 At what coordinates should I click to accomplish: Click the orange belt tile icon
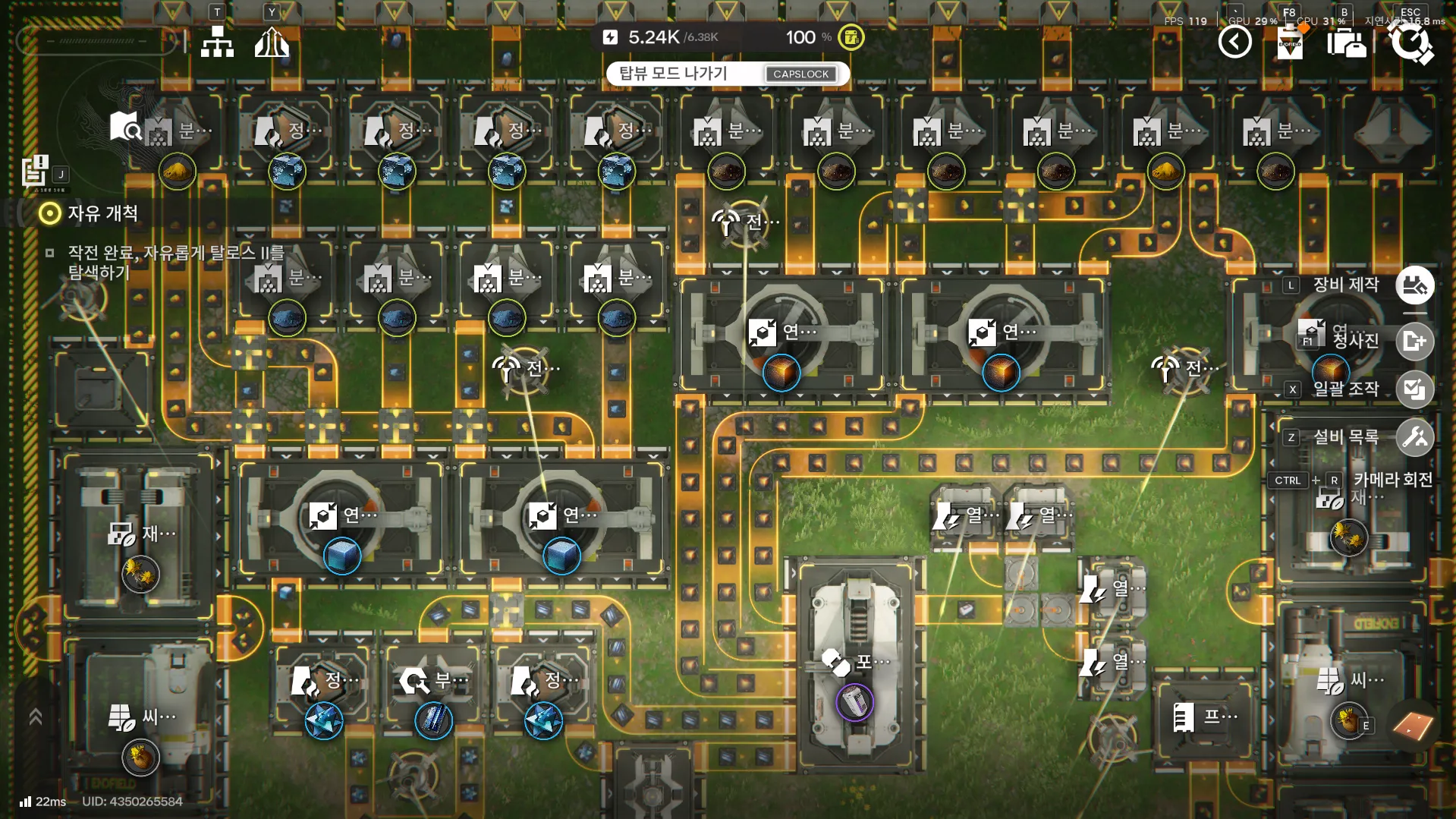click(x=1413, y=726)
